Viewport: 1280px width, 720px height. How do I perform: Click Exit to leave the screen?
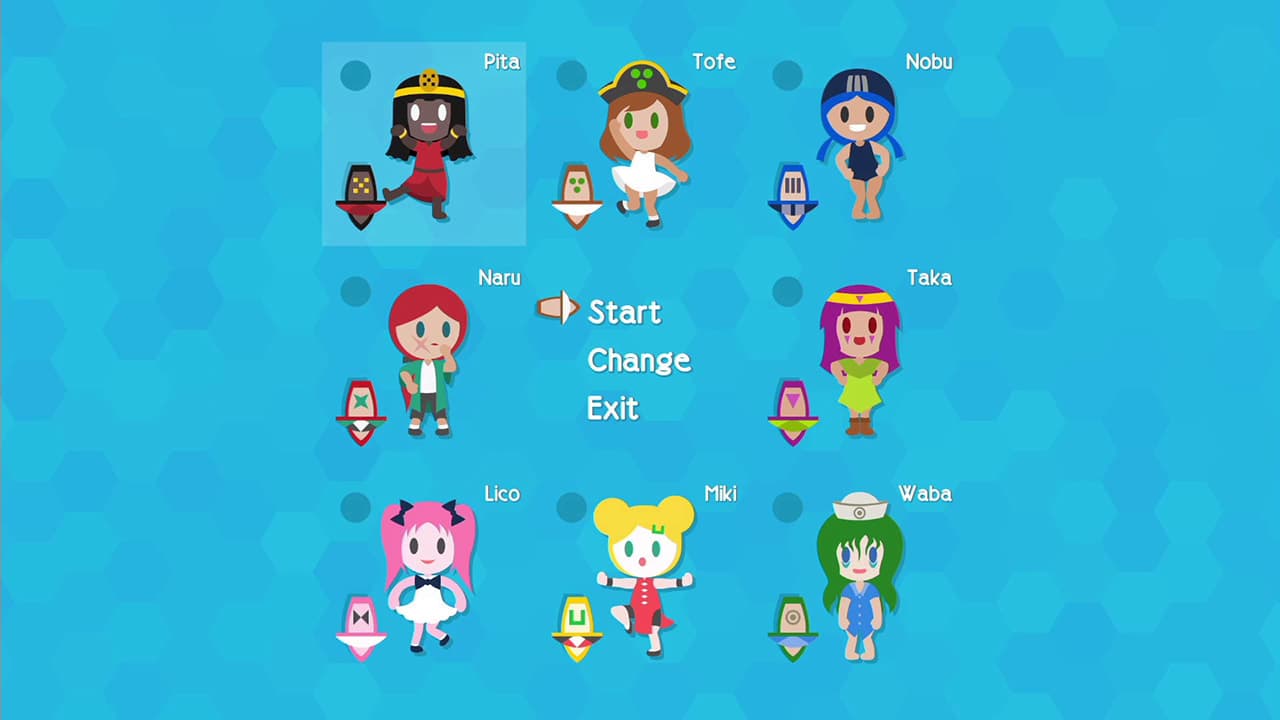[x=612, y=408]
